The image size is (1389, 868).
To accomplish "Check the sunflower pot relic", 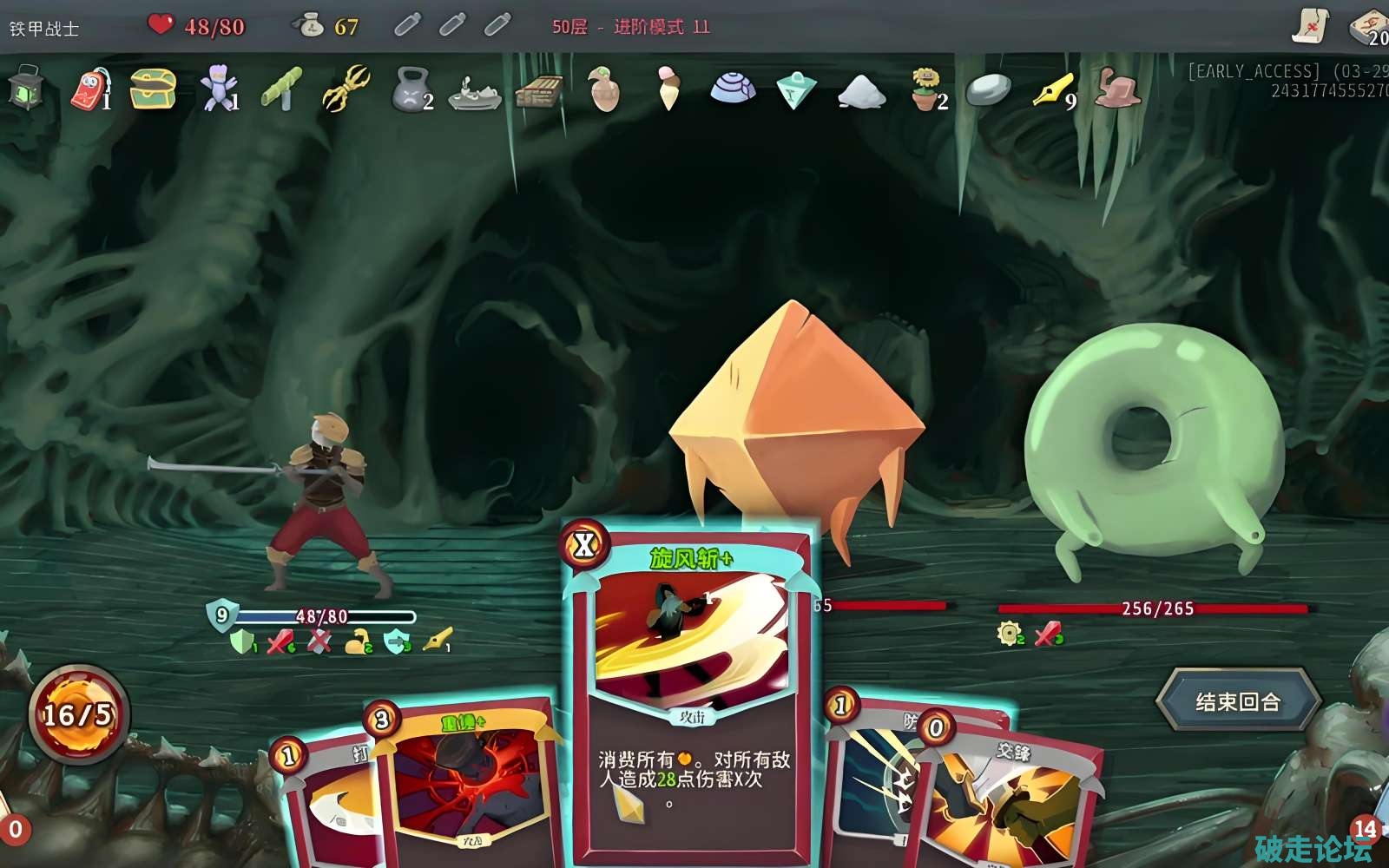I will tap(926, 89).
